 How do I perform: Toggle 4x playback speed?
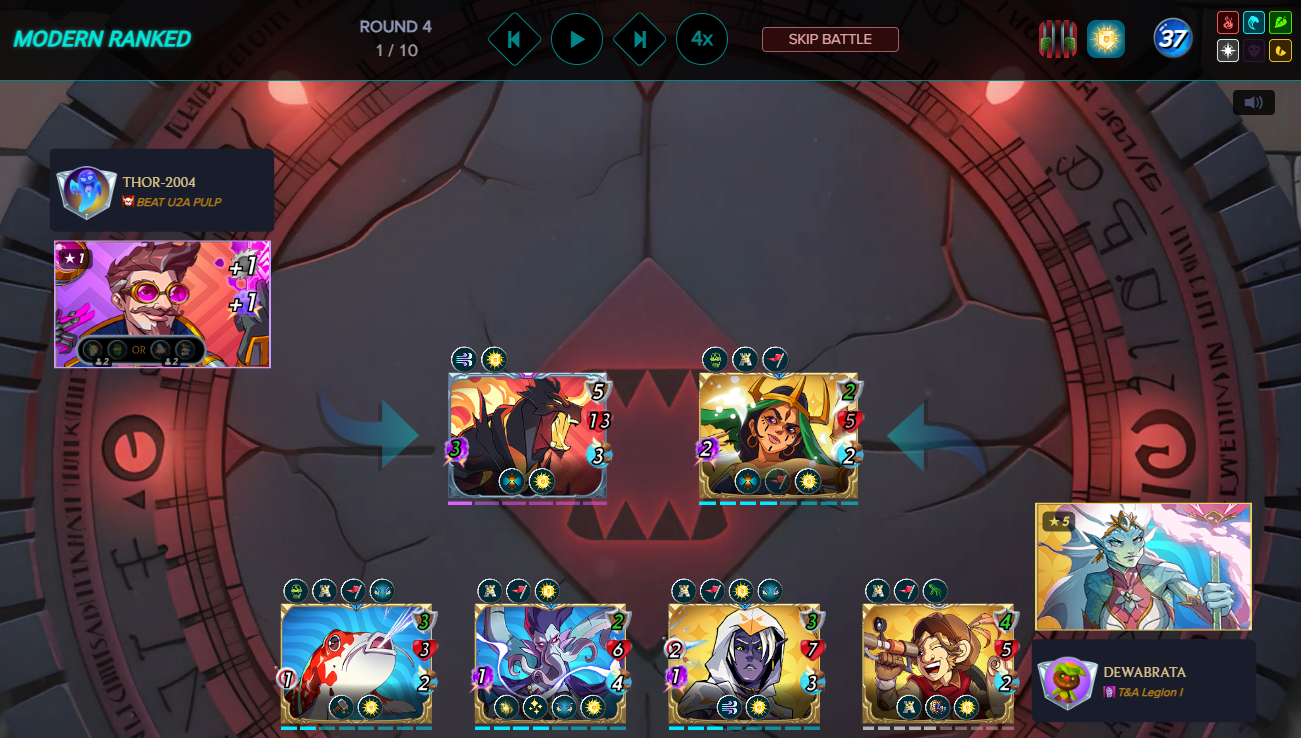pyautogui.click(x=702, y=39)
